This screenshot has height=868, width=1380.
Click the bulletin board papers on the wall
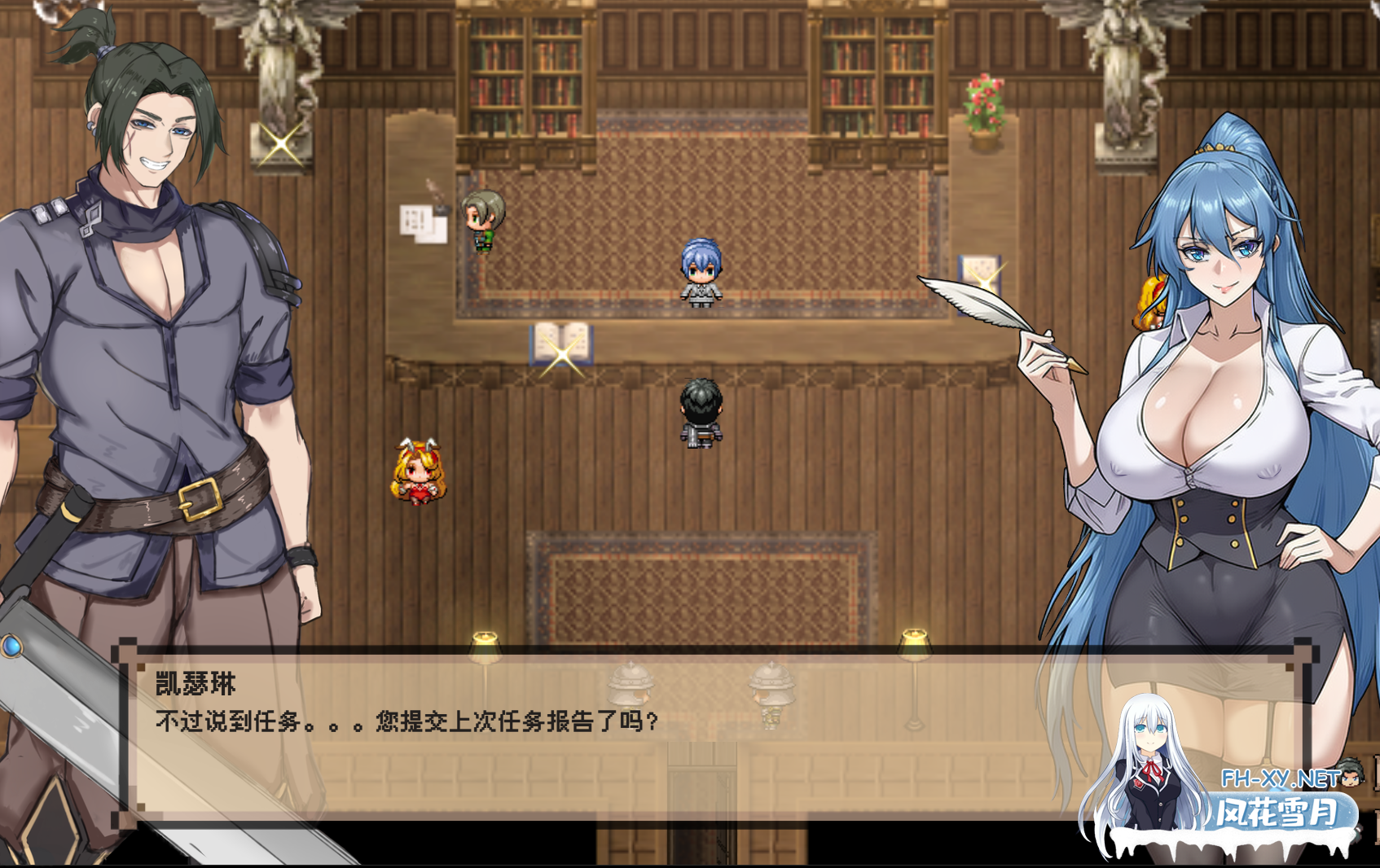pos(420,224)
